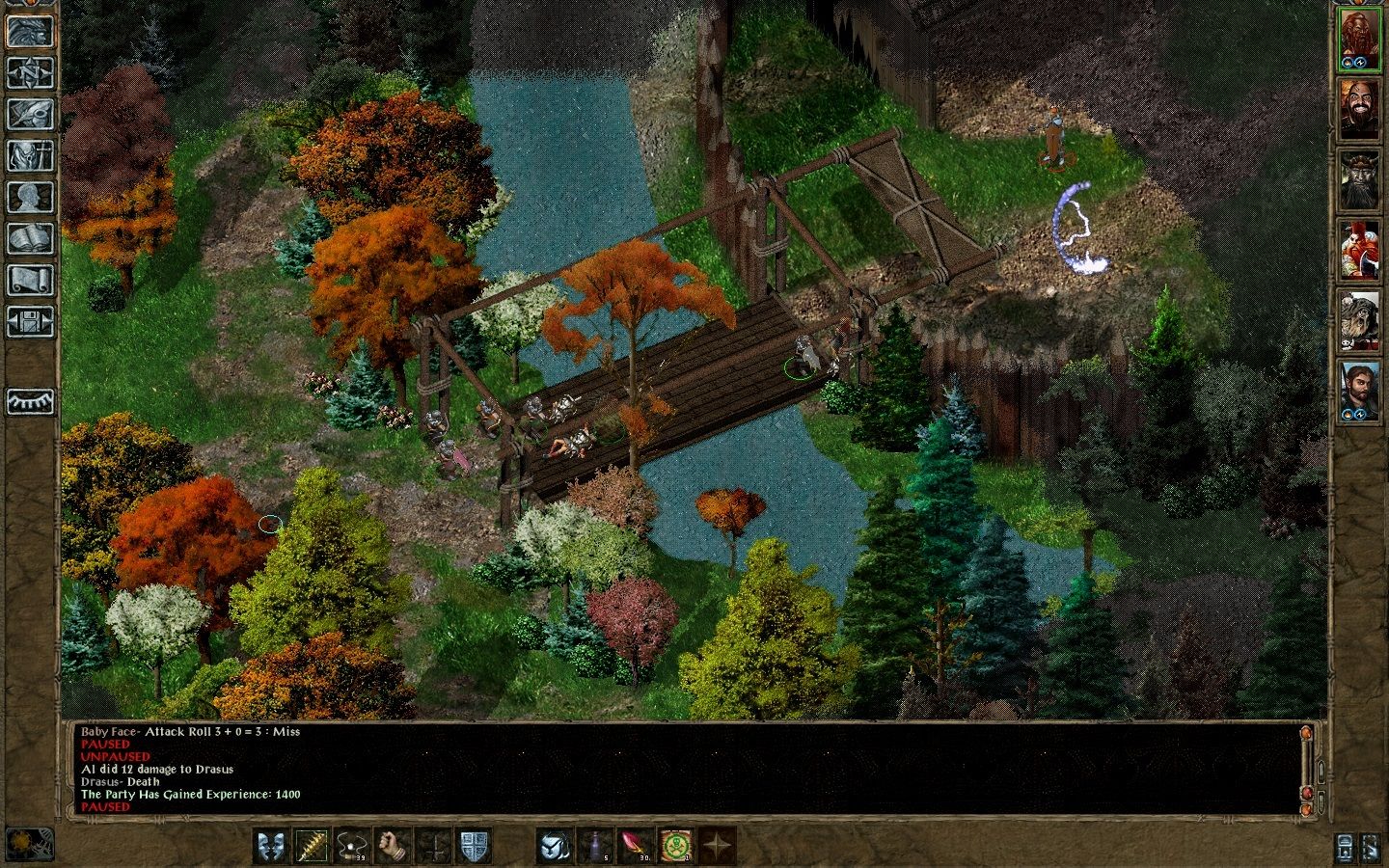Open the area map with compass icon
The image size is (1389, 868).
pyautogui.click(x=30, y=72)
